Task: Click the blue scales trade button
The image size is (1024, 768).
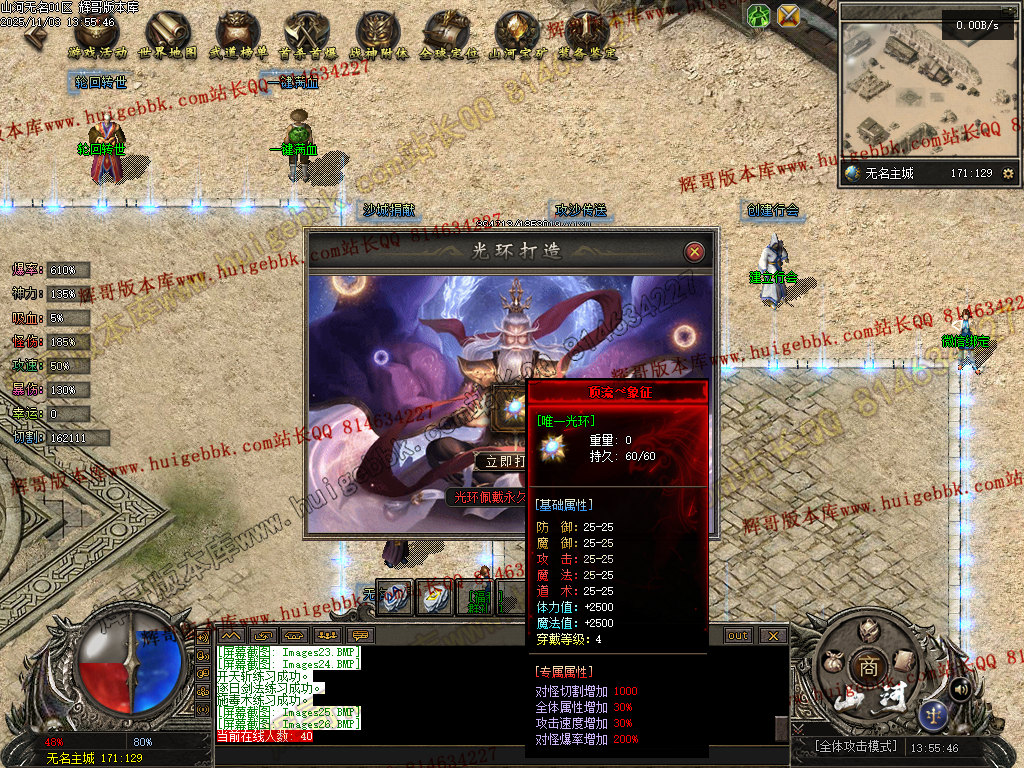Action: point(933,714)
